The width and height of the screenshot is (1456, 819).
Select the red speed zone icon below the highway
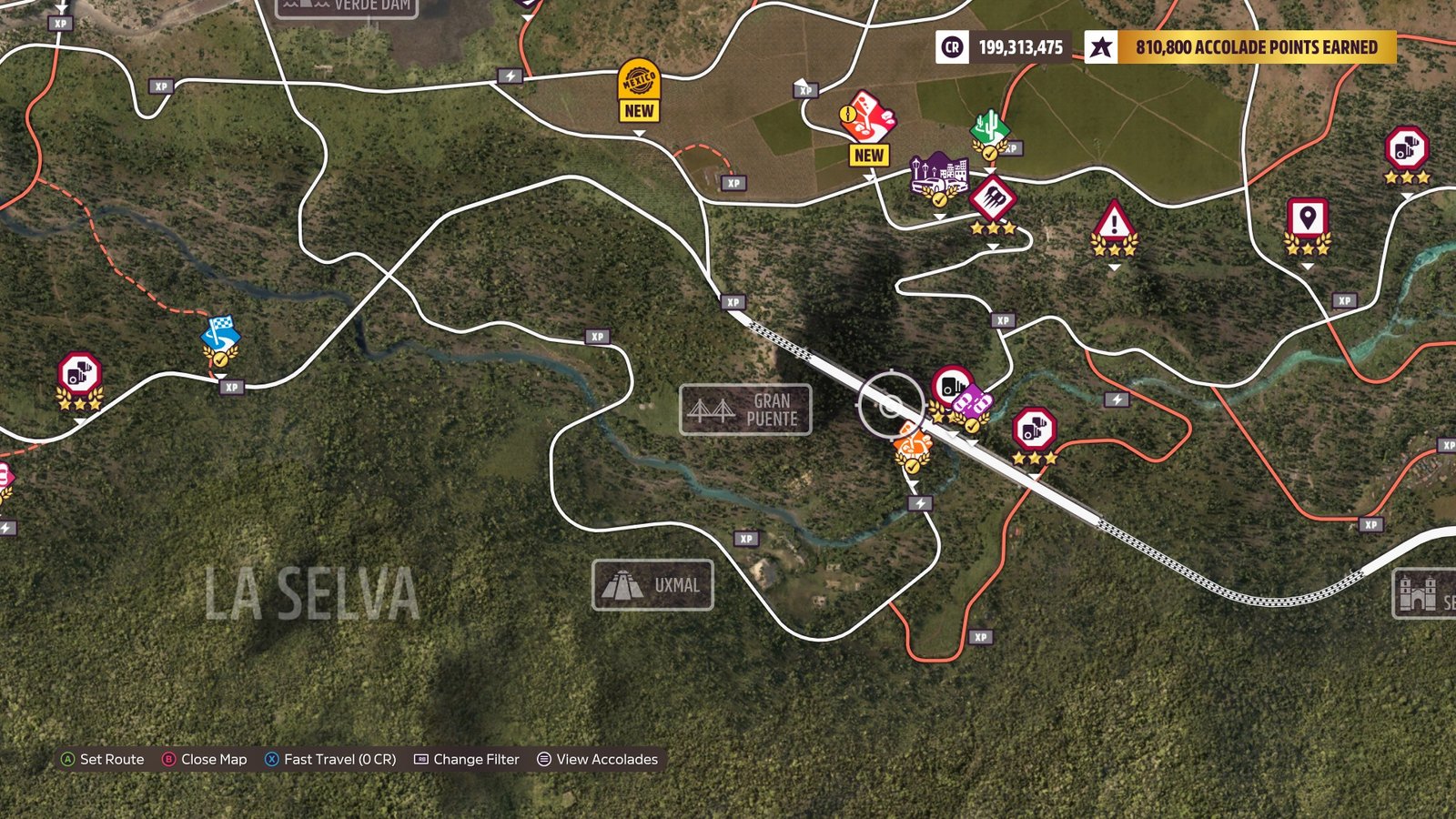(x=1033, y=429)
